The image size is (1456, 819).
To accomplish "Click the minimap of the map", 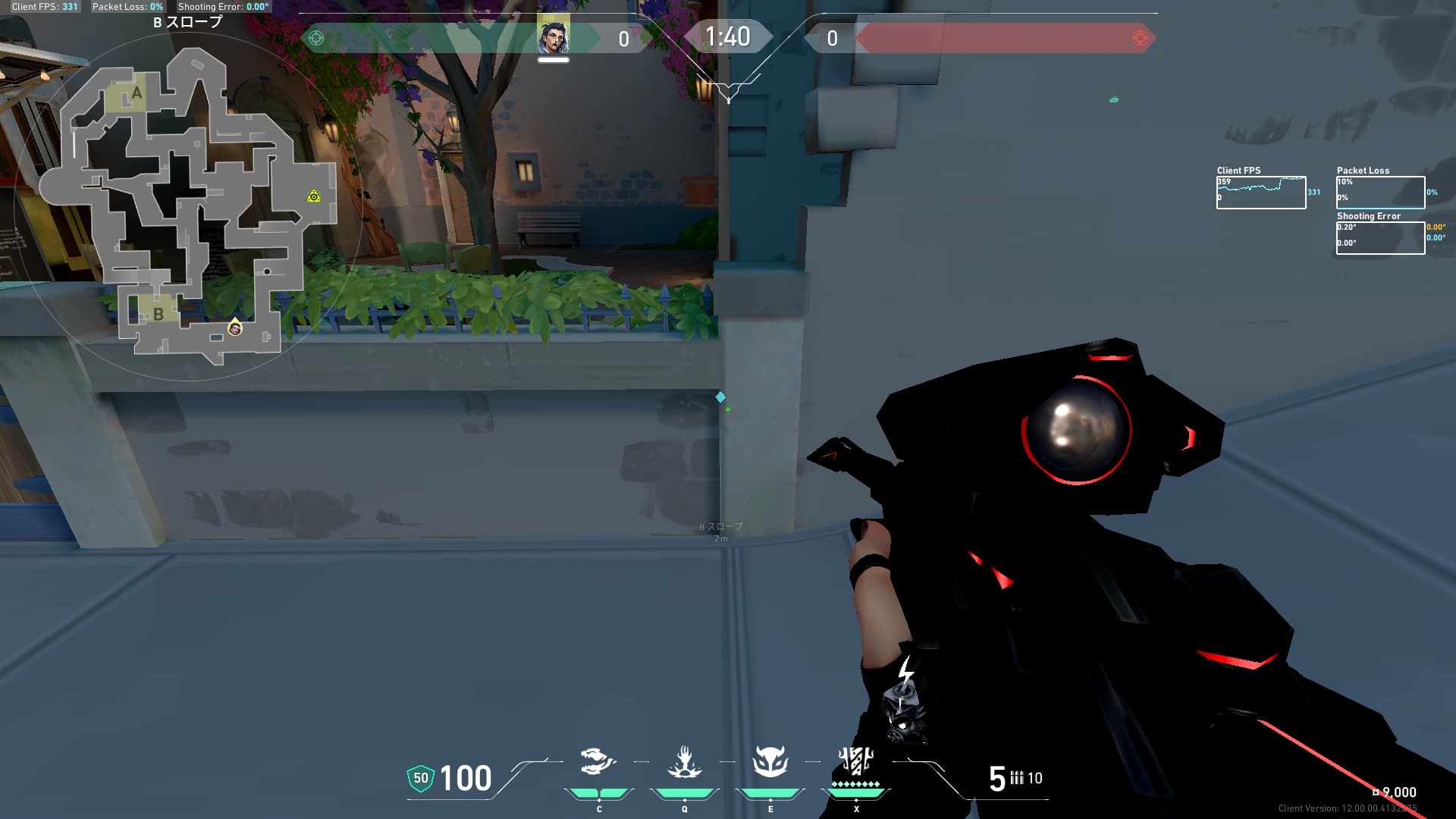I will pyautogui.click(x=188, y=205).
